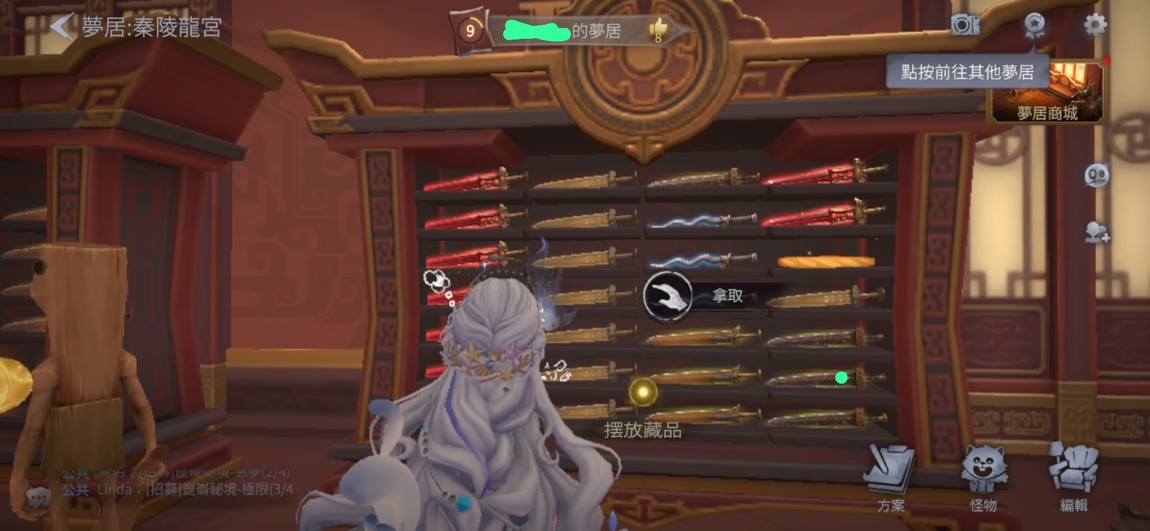The width and height of the screenshot is (1150, 531).
Task: Open the 怪物 monster menu
Action: tap(983, 473)
